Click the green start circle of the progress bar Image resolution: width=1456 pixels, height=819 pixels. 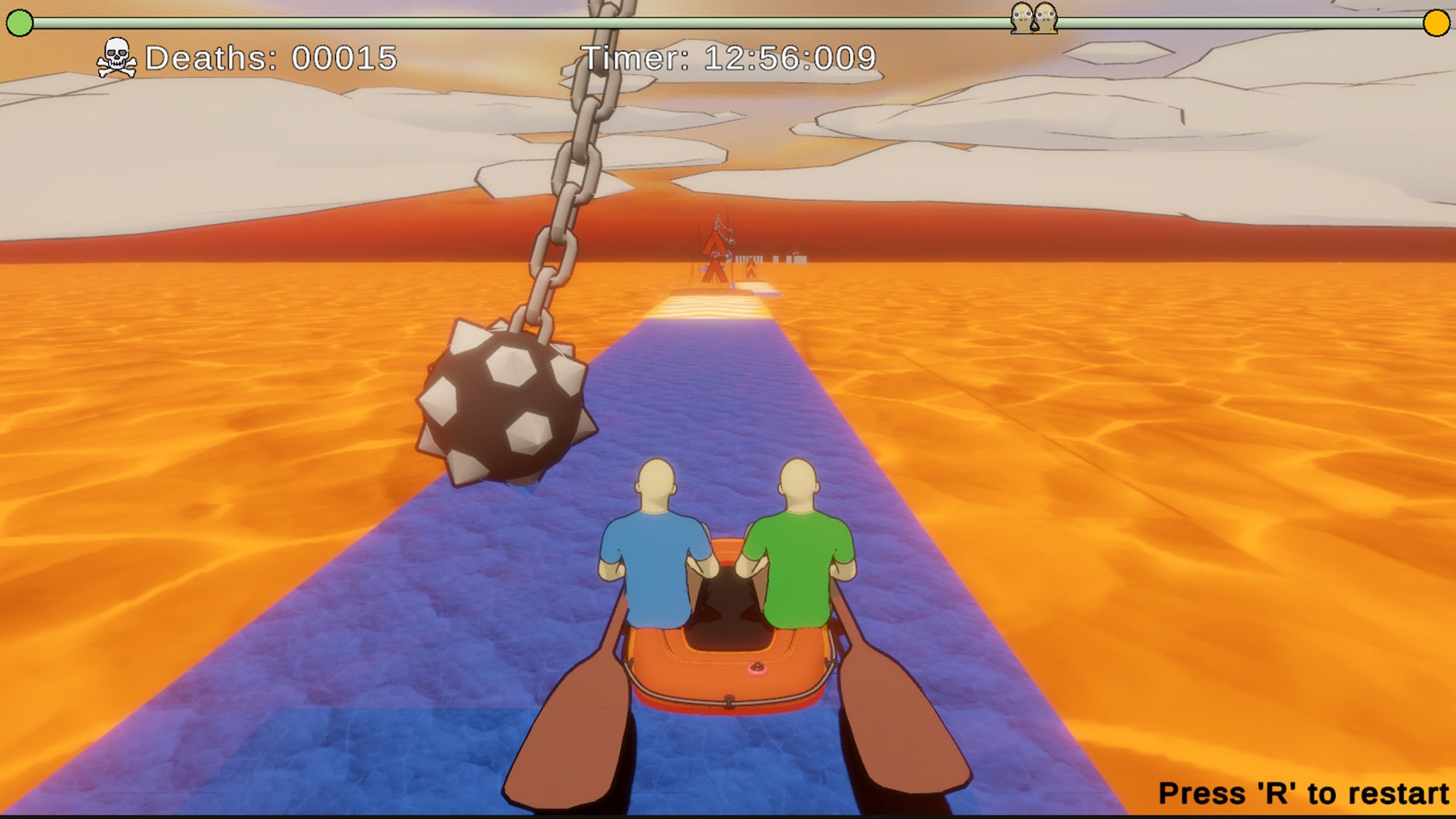(x=18, y=23)
